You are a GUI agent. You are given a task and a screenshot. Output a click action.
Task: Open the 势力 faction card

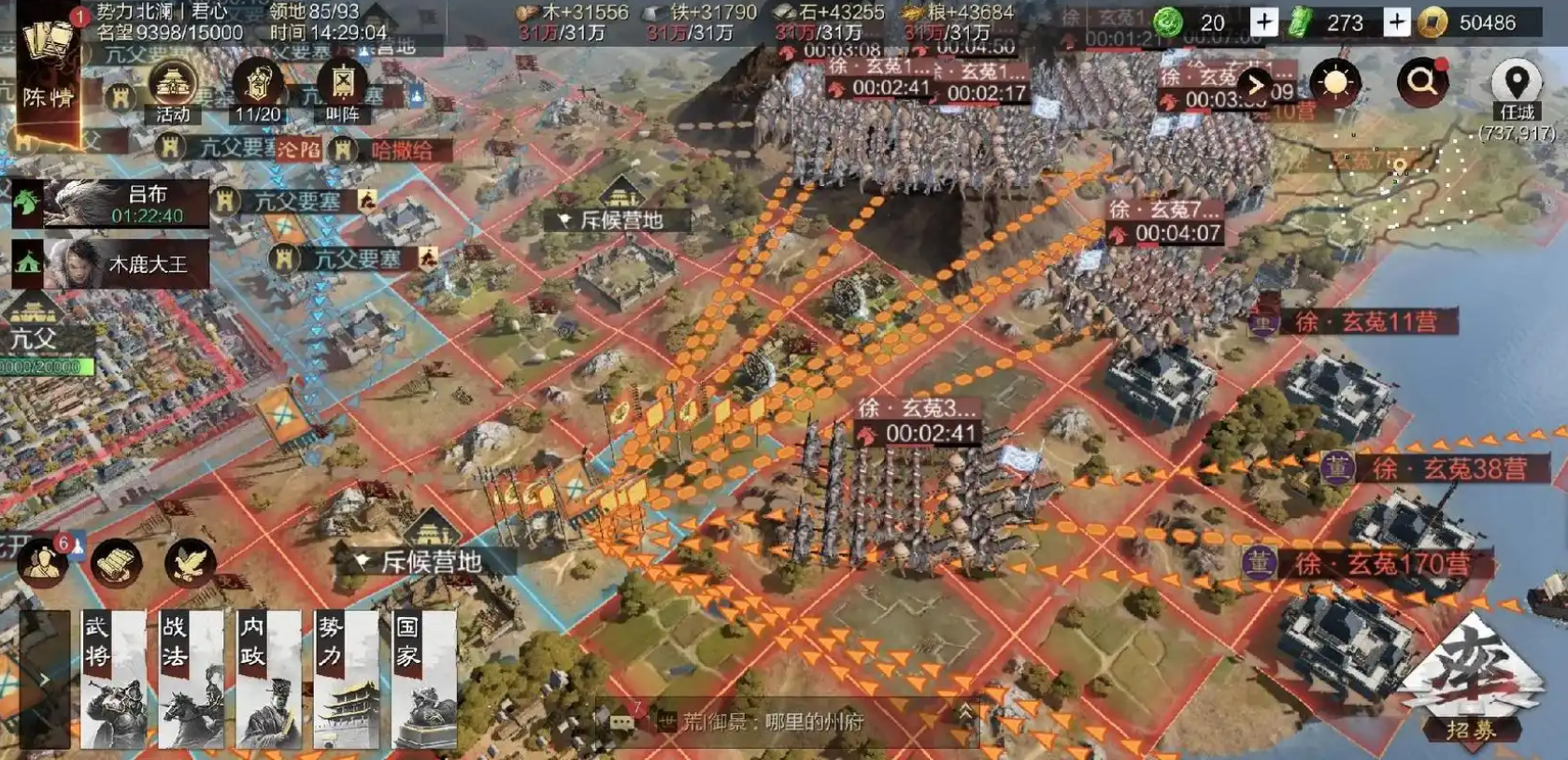(x=347, y=680)
